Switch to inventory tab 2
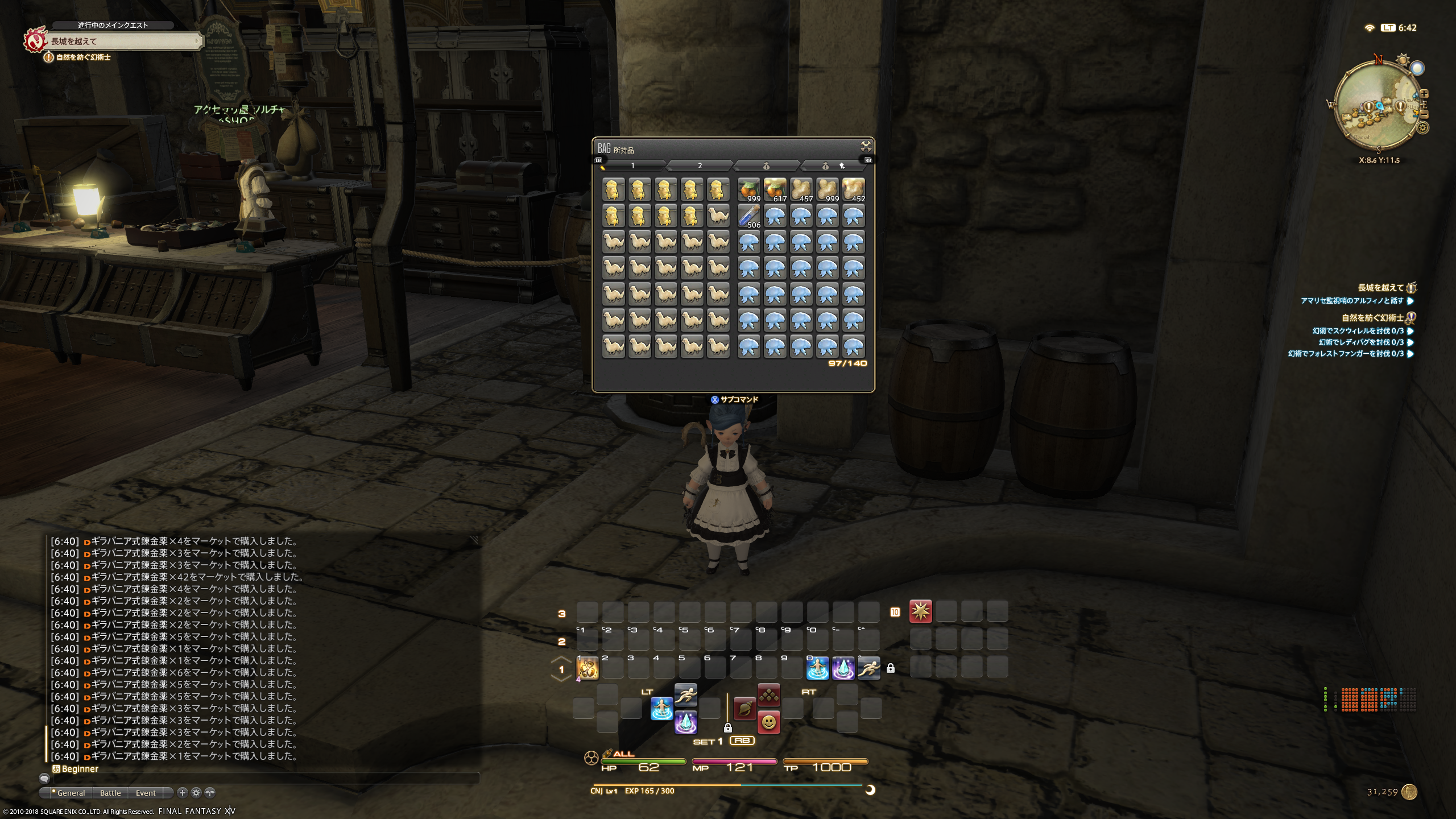Viewport: 1456px width, 819px height. (700, 166)
